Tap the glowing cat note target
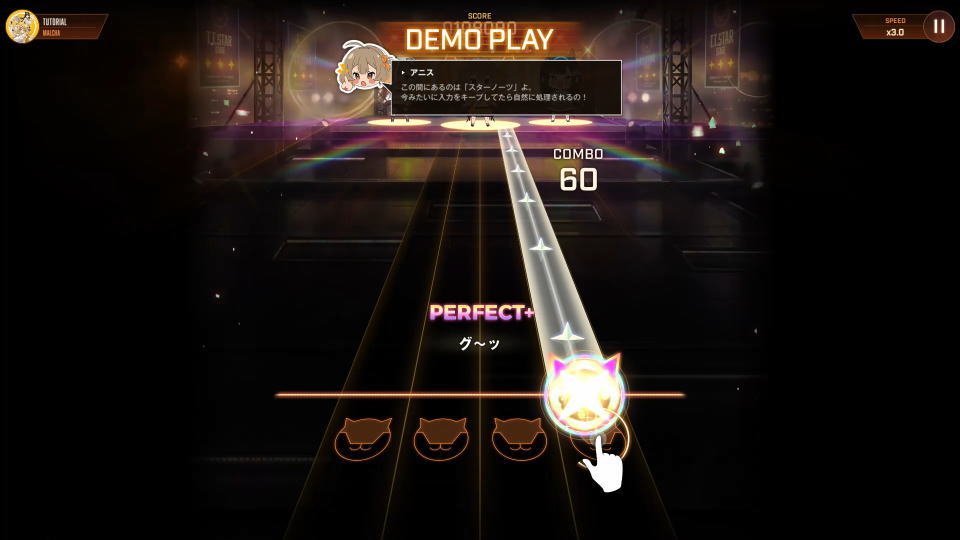The height and width of the screenshot is (540, 960). coord(584,395)
